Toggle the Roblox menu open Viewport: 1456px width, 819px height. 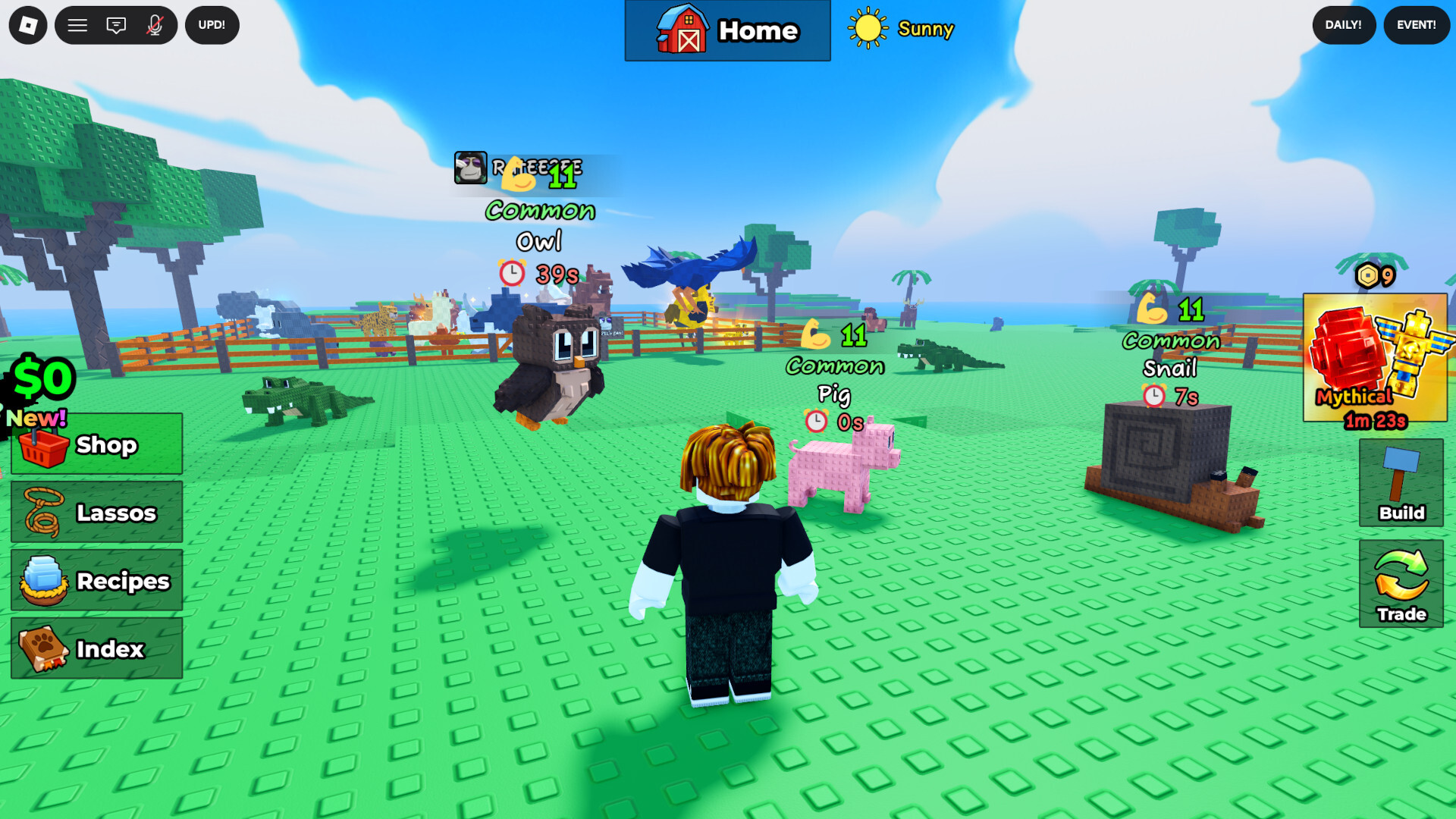point(77,25)
